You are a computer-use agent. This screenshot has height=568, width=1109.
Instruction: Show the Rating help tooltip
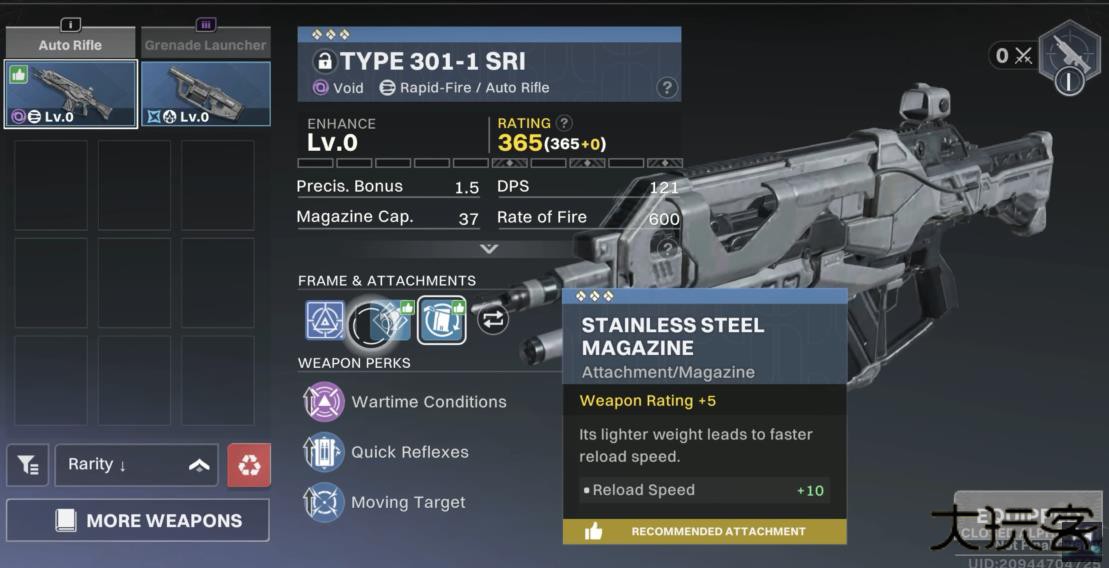[x=565, y=123]
